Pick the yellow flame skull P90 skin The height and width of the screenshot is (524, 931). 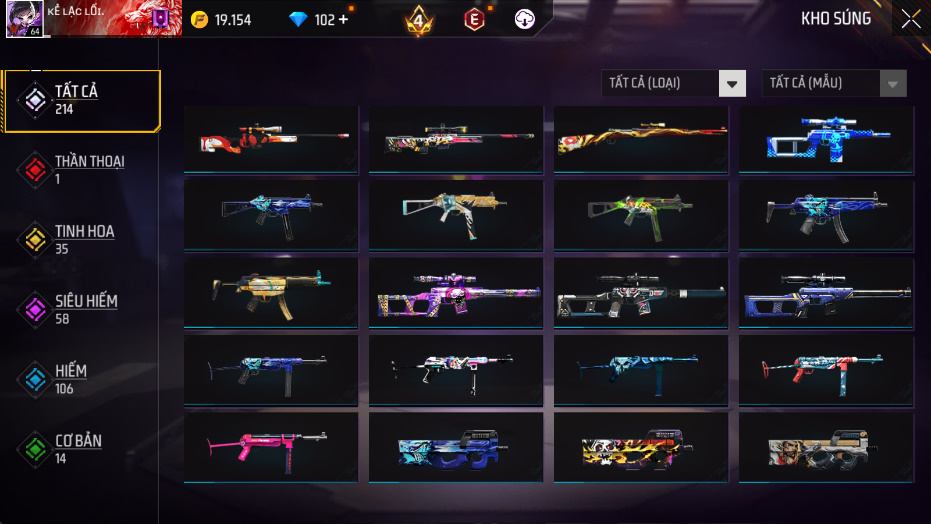point(641,447)
